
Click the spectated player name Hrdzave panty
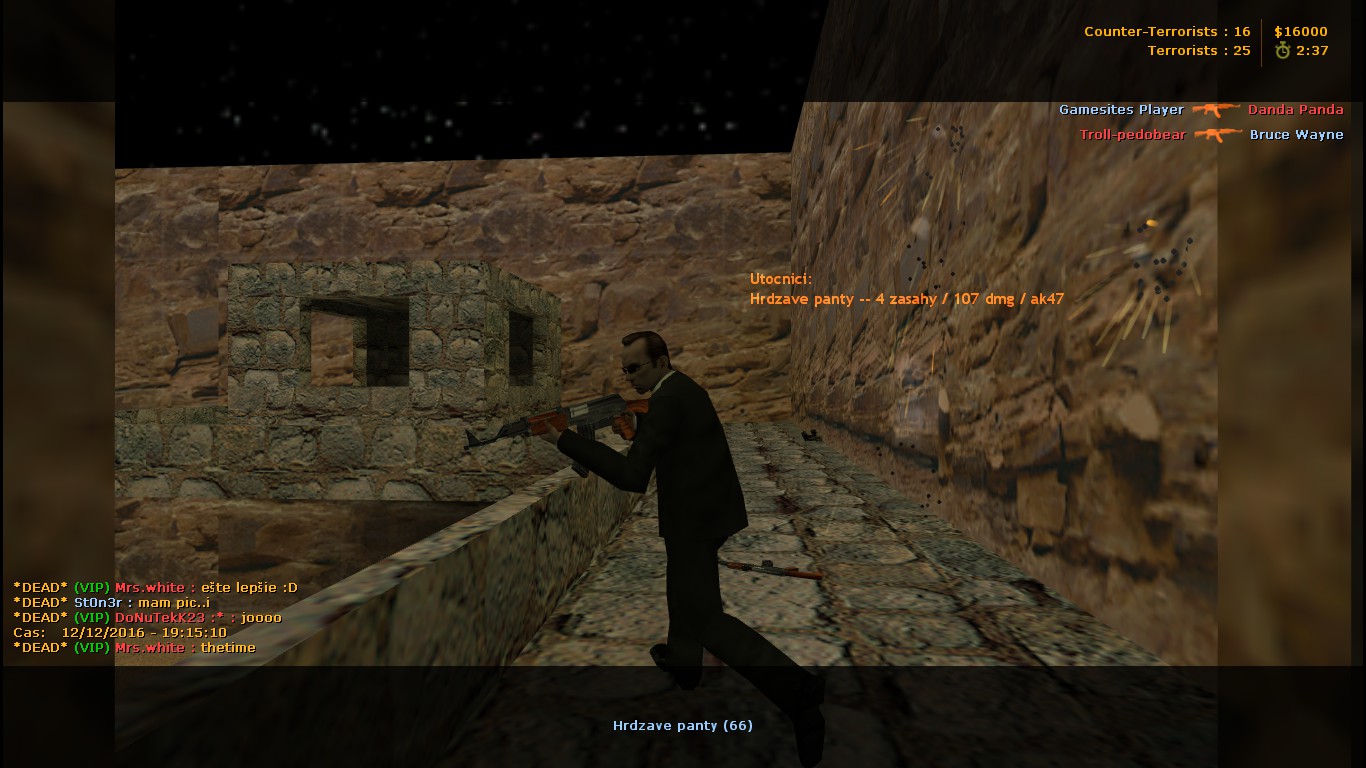[682, 725]
